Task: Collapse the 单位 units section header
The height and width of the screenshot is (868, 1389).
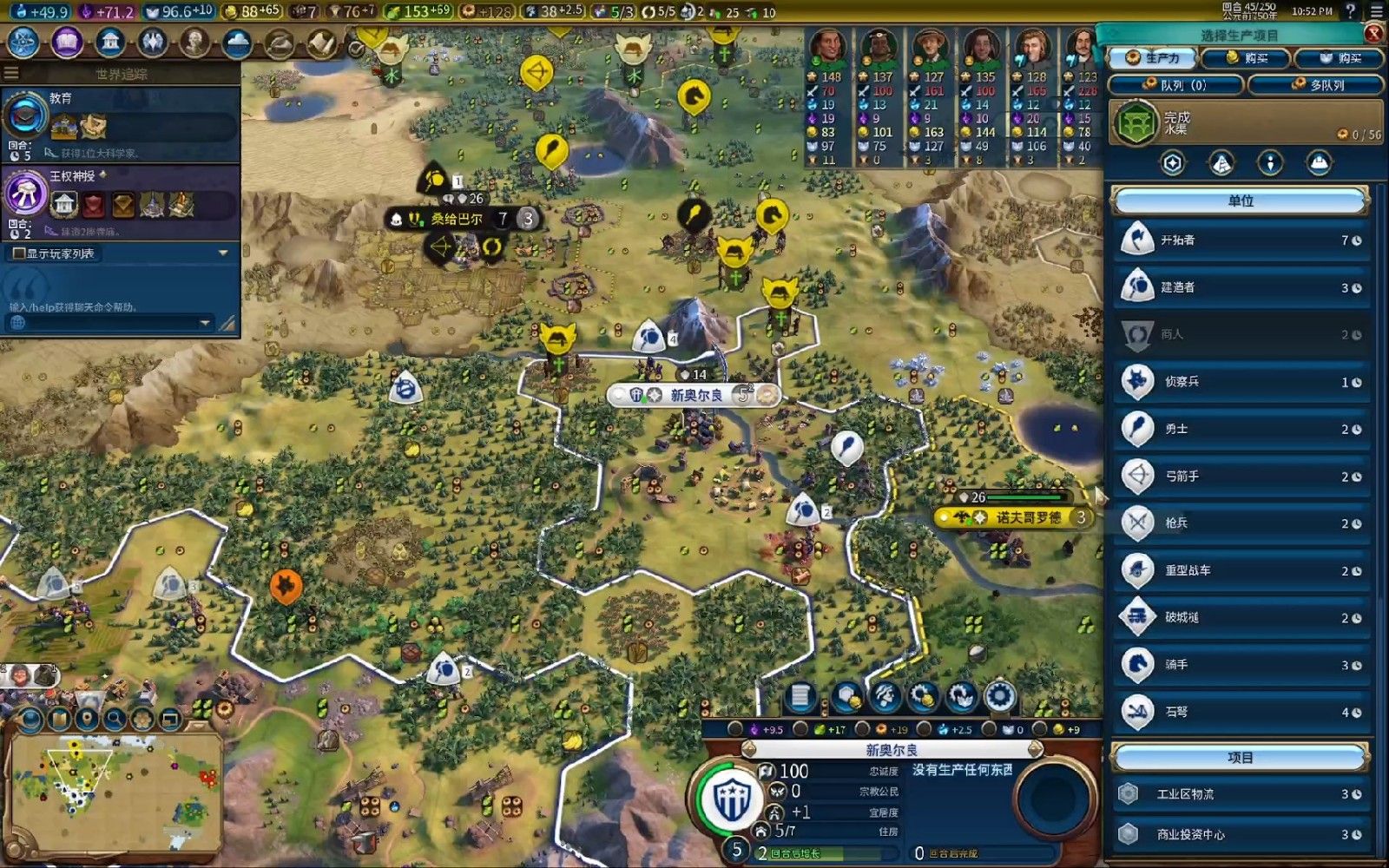Action: 1240,201
